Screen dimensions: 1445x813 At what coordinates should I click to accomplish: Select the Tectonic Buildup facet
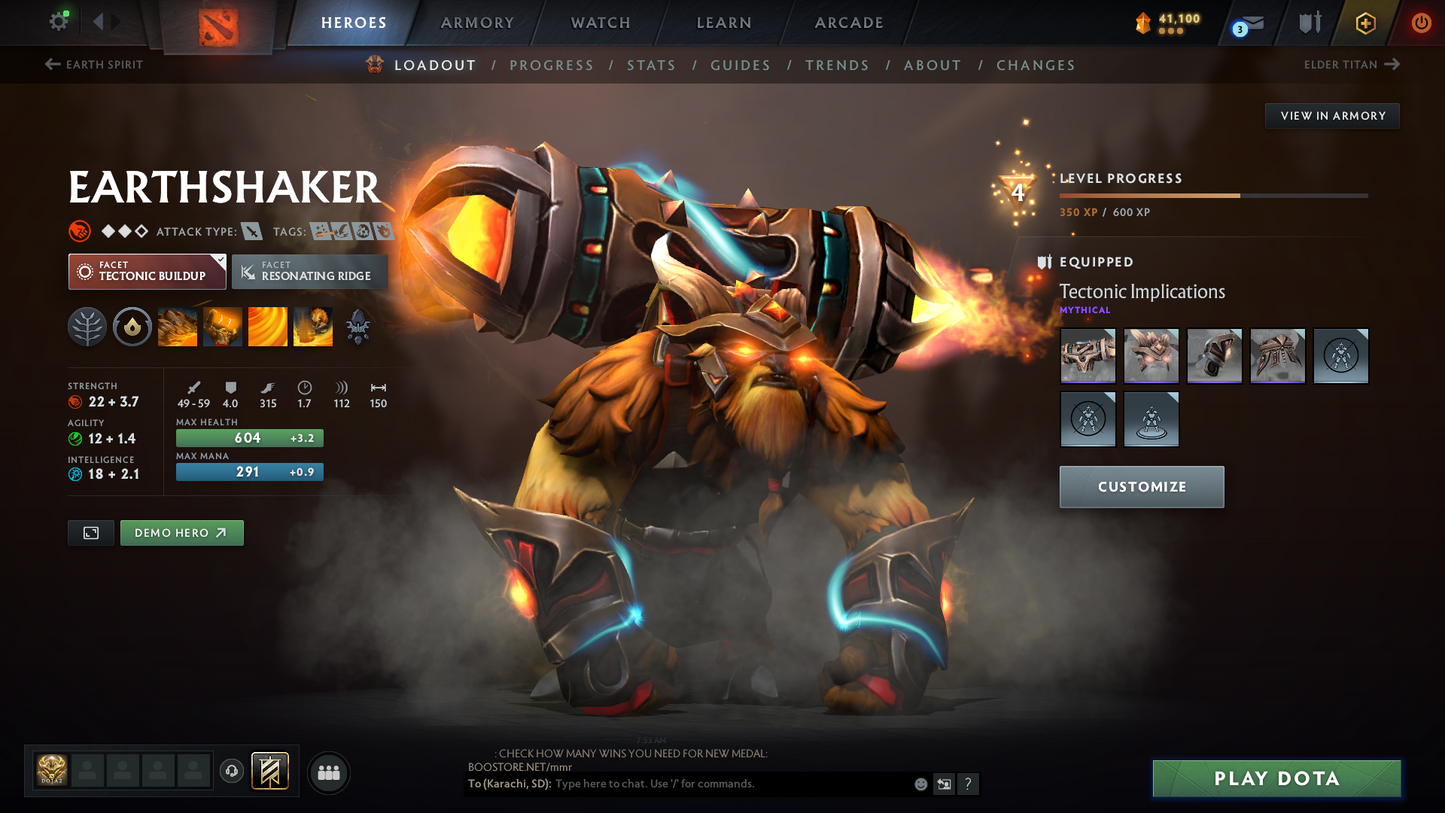(x=146, y=271)
